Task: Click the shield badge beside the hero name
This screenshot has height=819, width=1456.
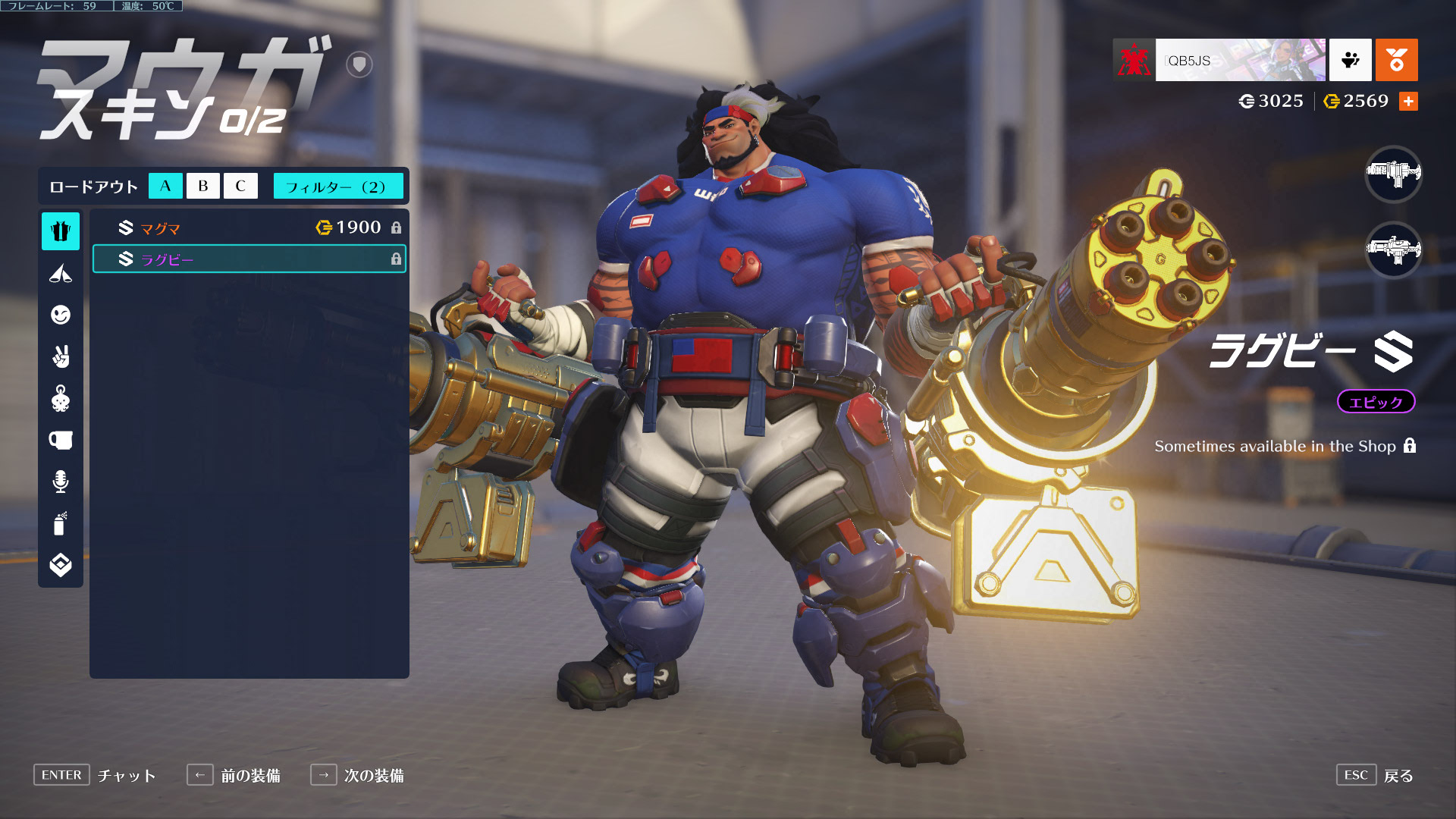Action: click(x=359, y=64)
